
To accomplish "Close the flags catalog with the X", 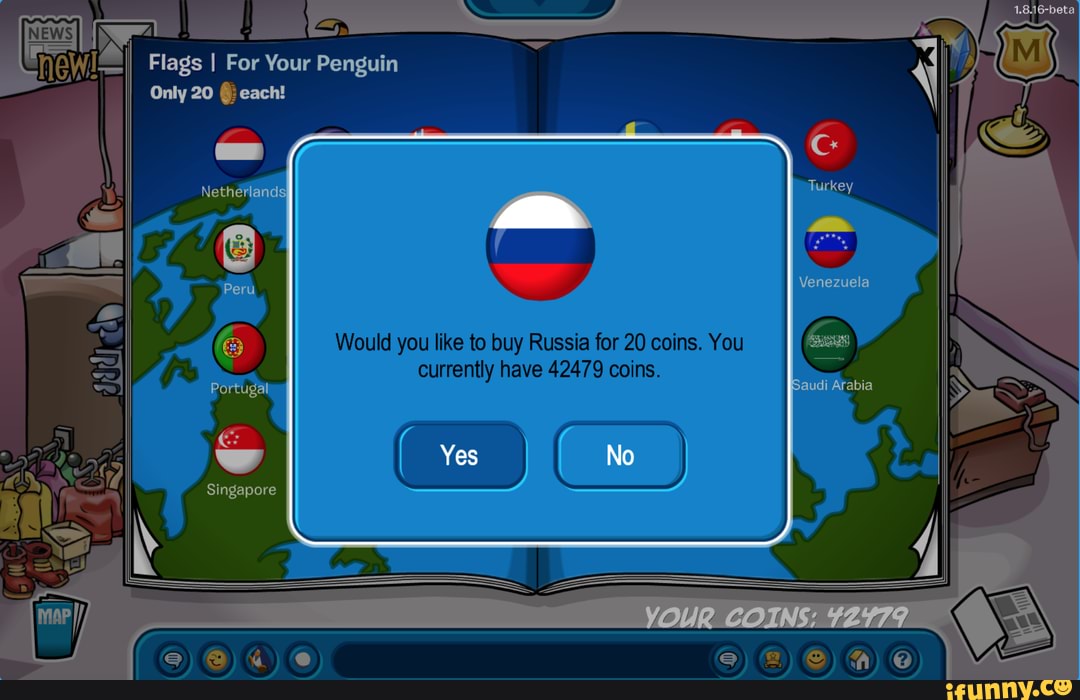I will tap(924, 57).
